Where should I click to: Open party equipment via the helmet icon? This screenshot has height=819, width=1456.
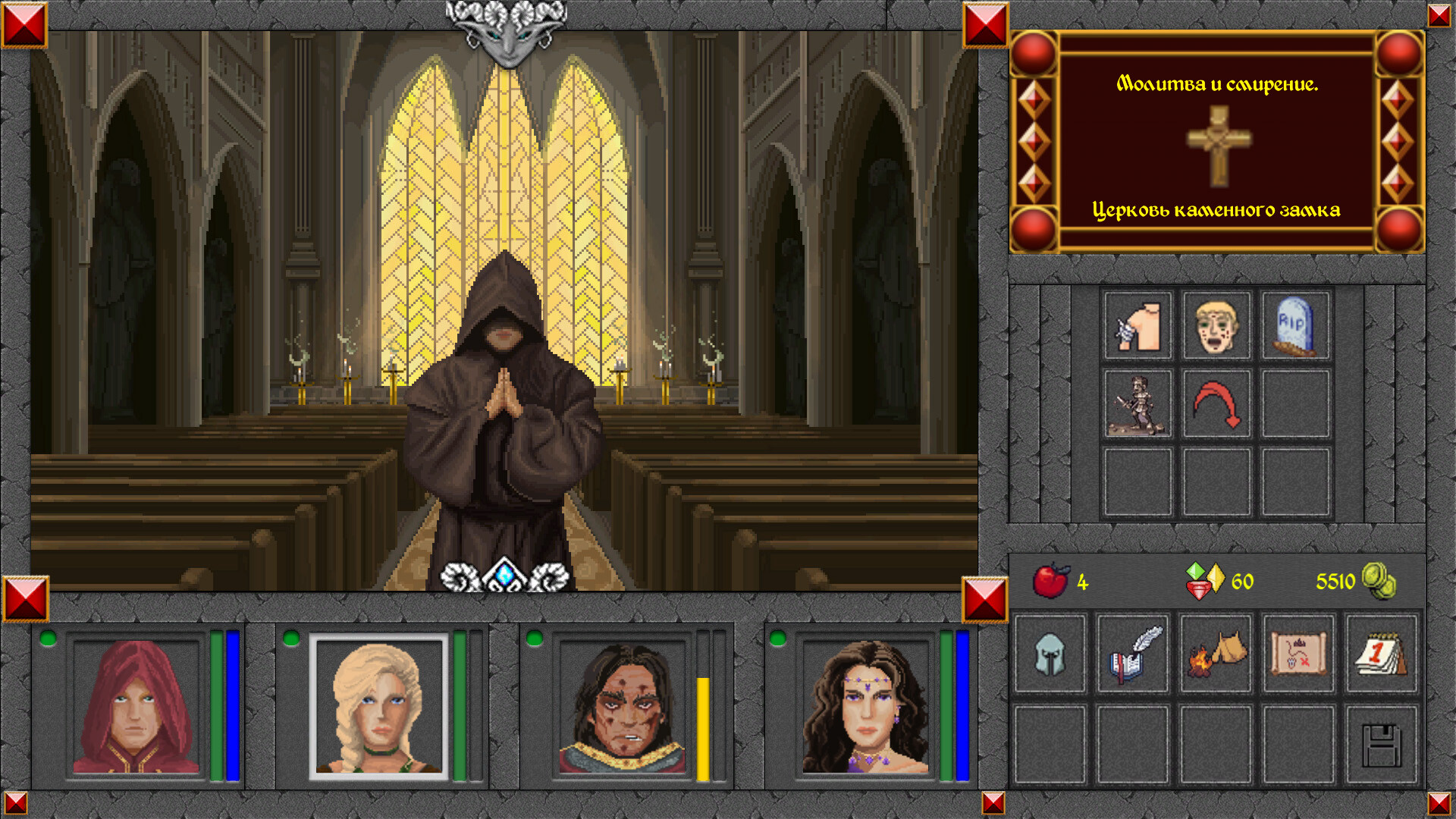click(x=1050, y=655)
